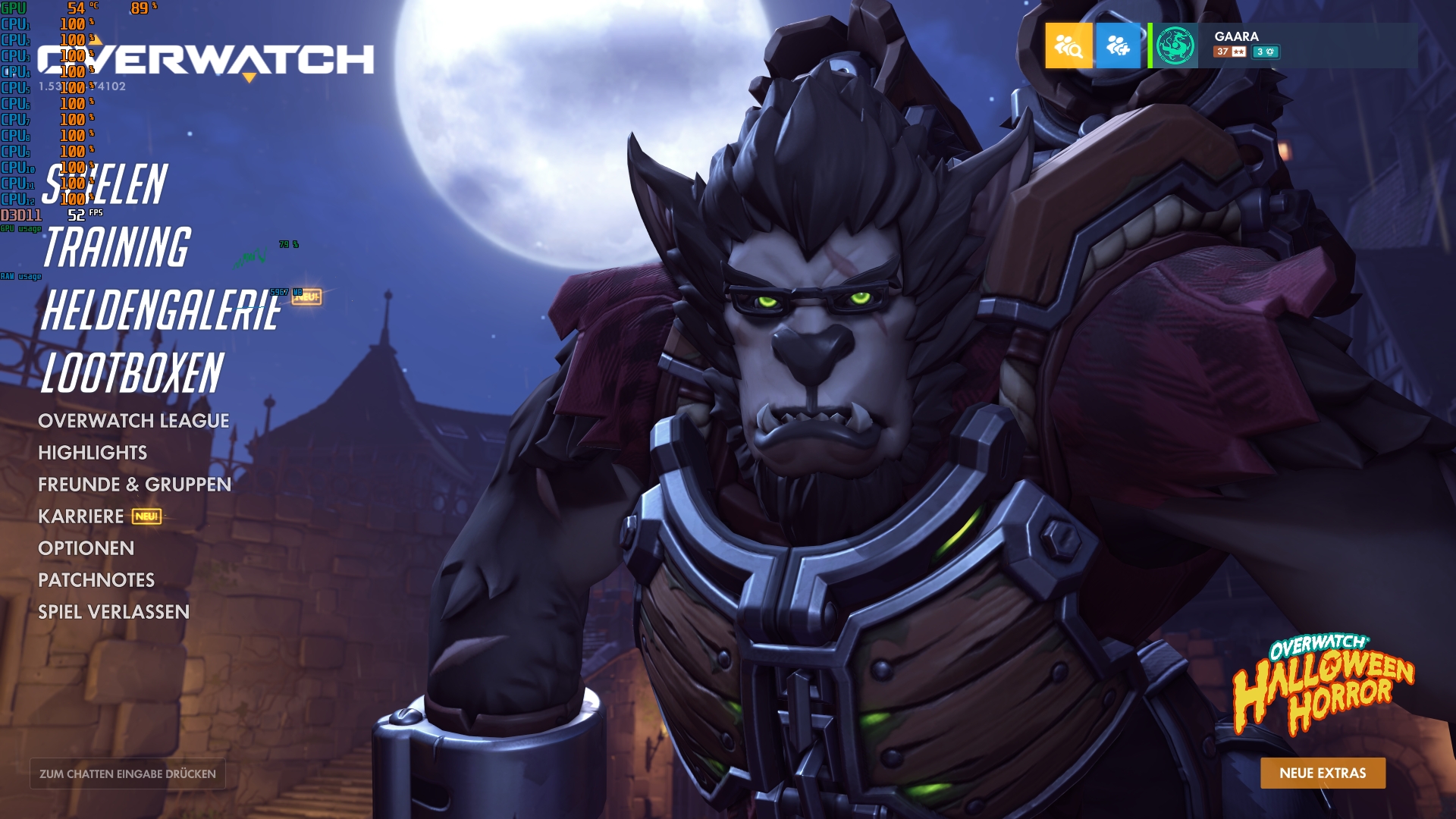This screenshot has width=1456, height=819.
Task: Click the NEU! badge beside HELDENGALERIE
Action: (x=306, y=298)
